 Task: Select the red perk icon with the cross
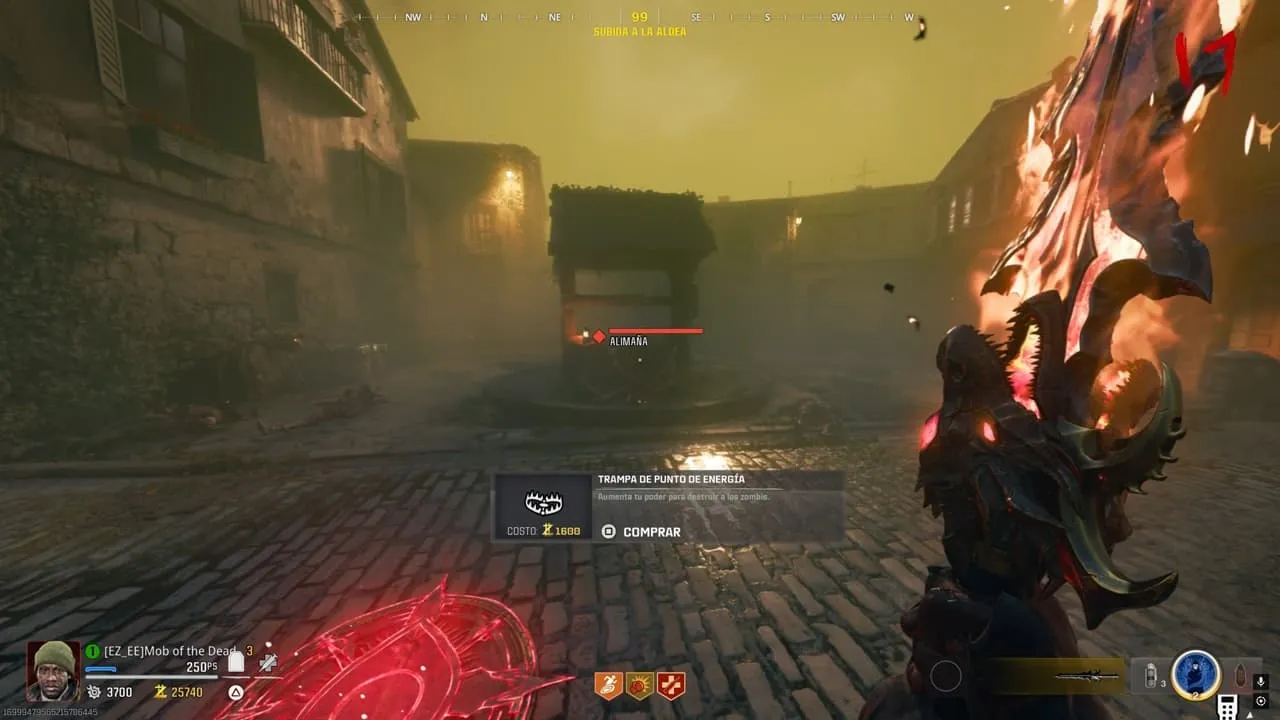pyautogui.click(x=671, y=685)
